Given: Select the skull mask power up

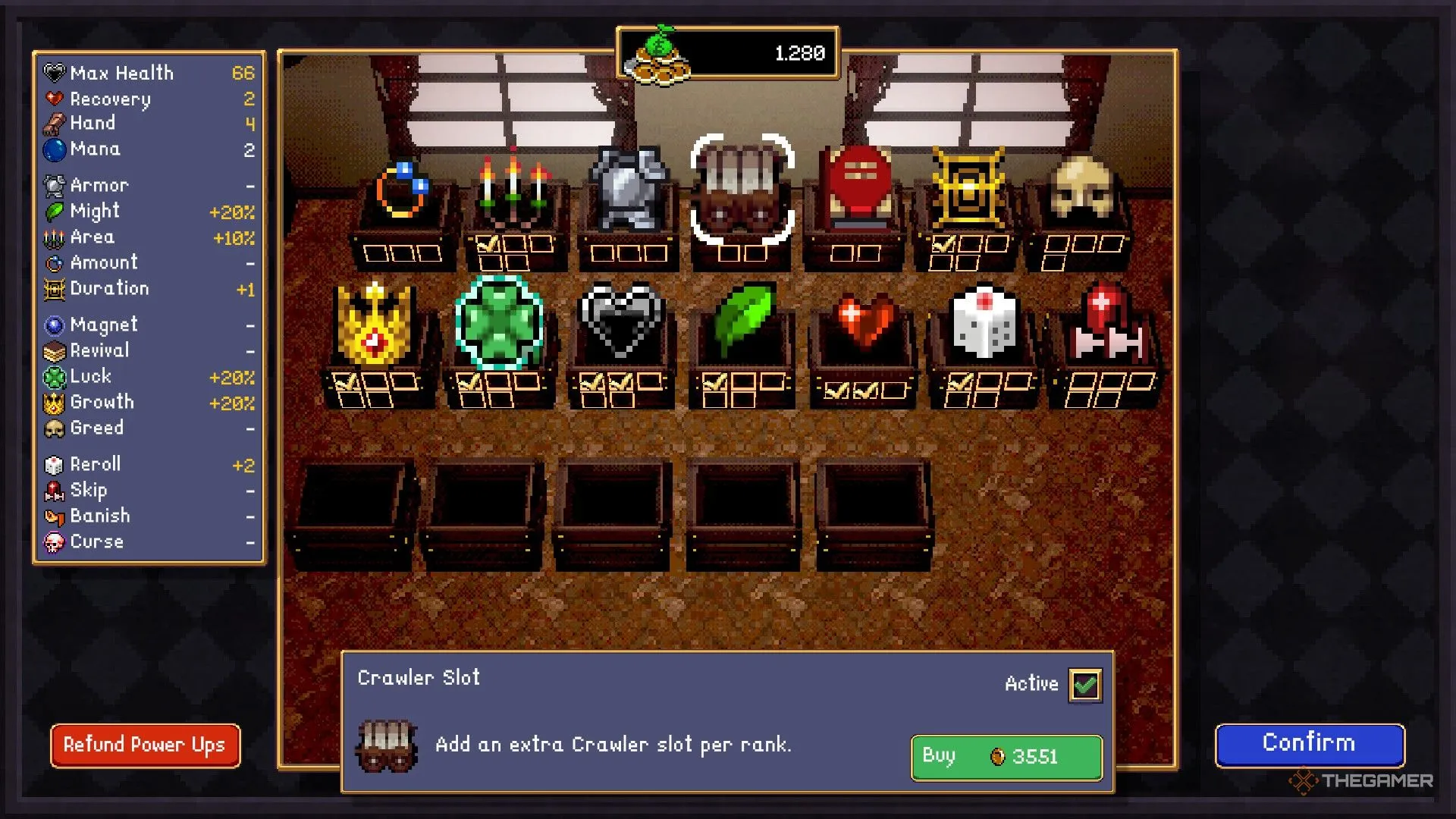Looking at the screenshot, I should pyautogui.click(x=1081, y=187).
